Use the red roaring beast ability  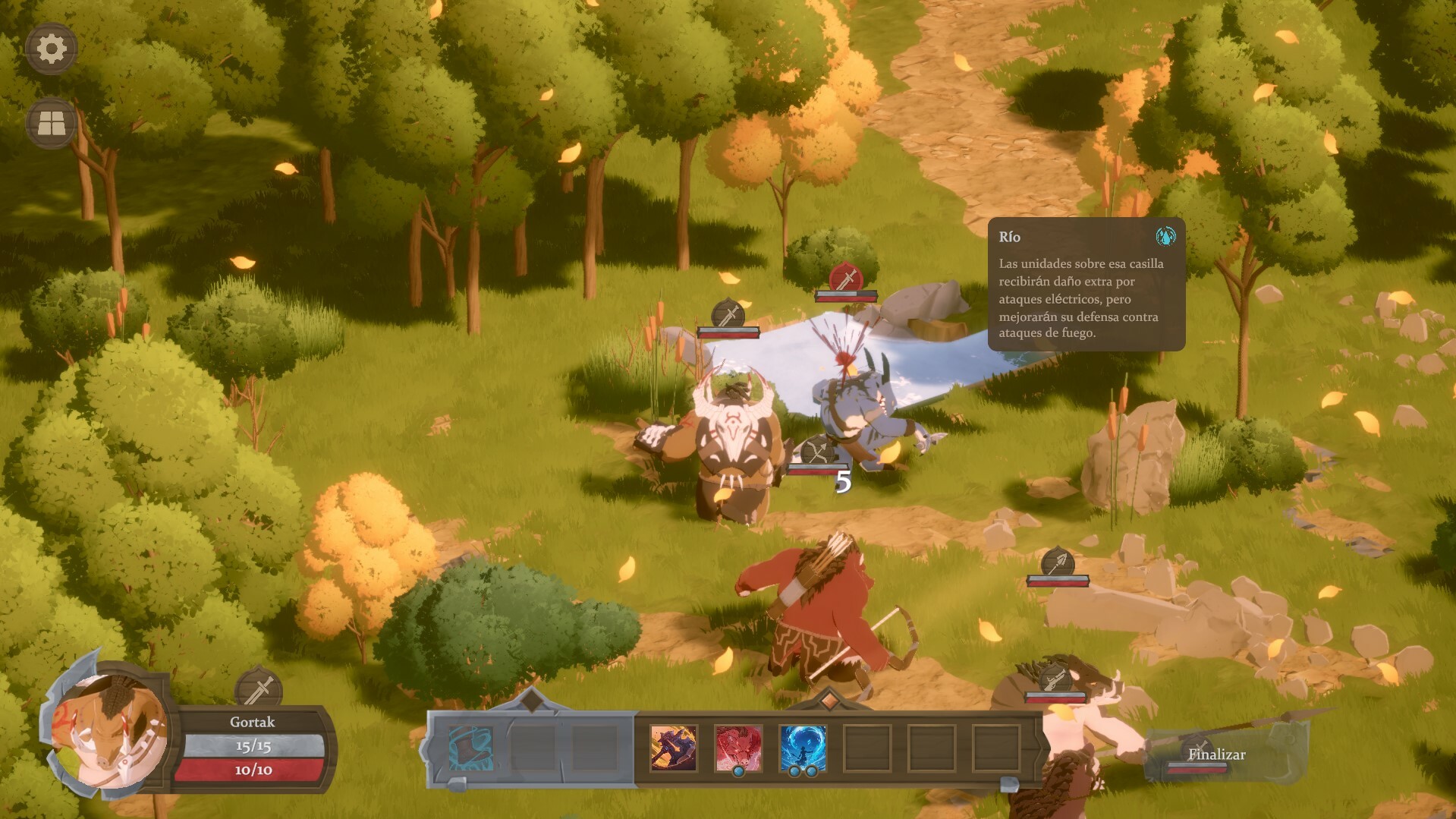click(x=737, y=748)
